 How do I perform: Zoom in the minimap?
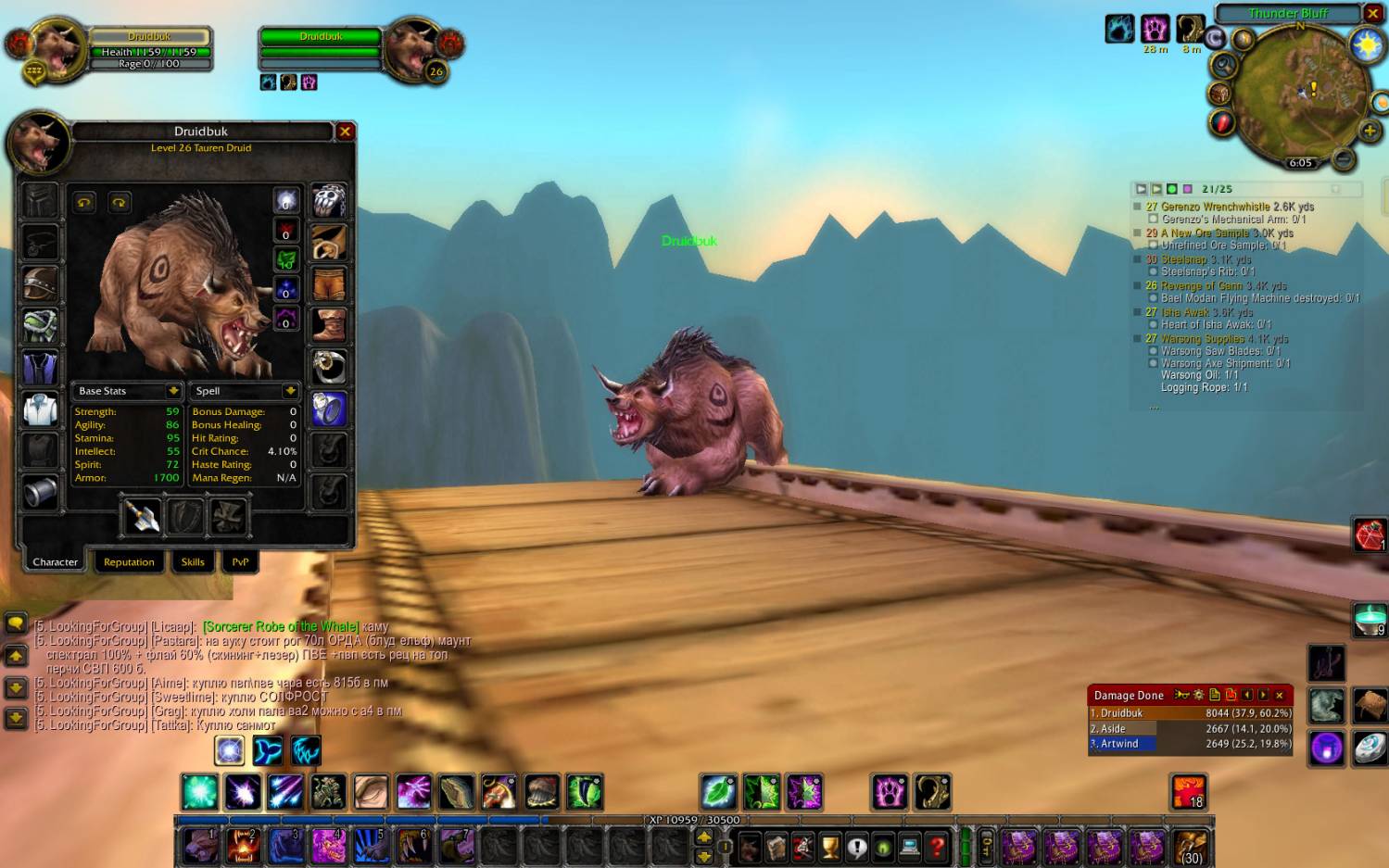click(x=1370, y=131)
